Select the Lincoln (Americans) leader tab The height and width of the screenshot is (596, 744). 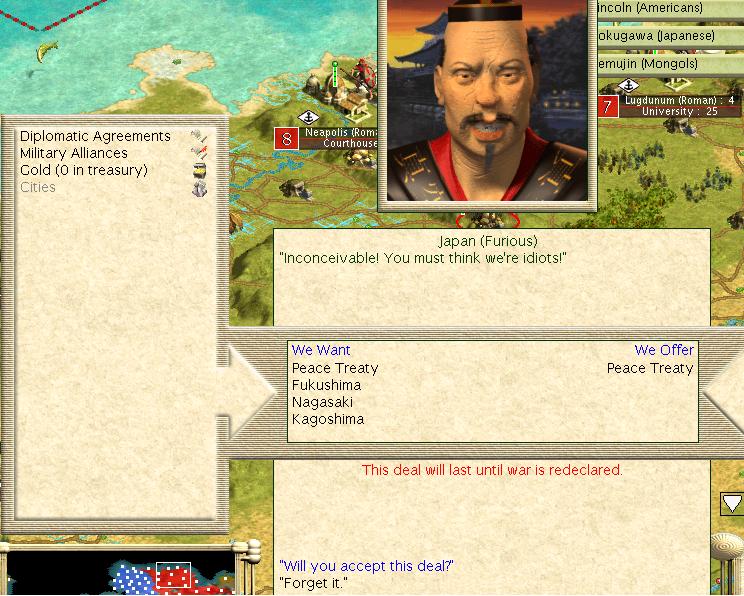(x=664, y=8)
